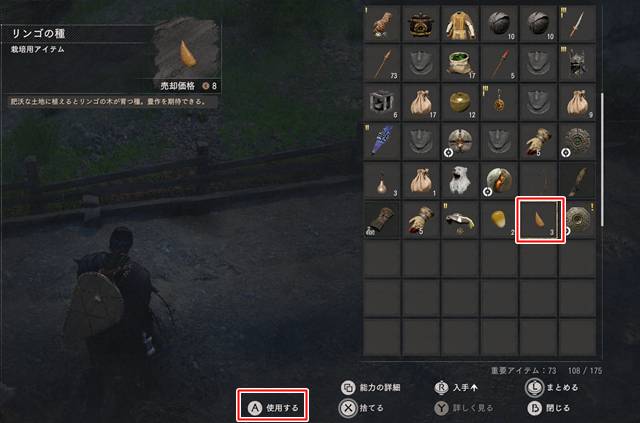Select the apple seed inventory slot
This screenshot has width=640, height=423.
(x=540, y=219)
